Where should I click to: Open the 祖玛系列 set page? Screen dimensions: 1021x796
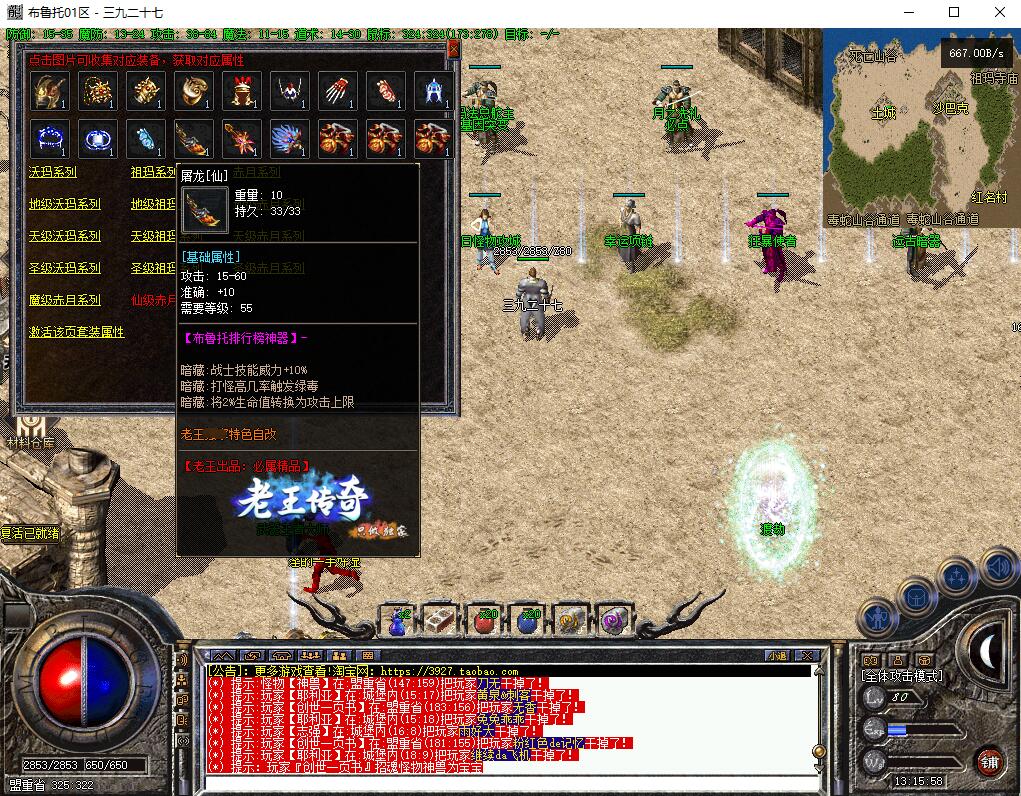152,172
